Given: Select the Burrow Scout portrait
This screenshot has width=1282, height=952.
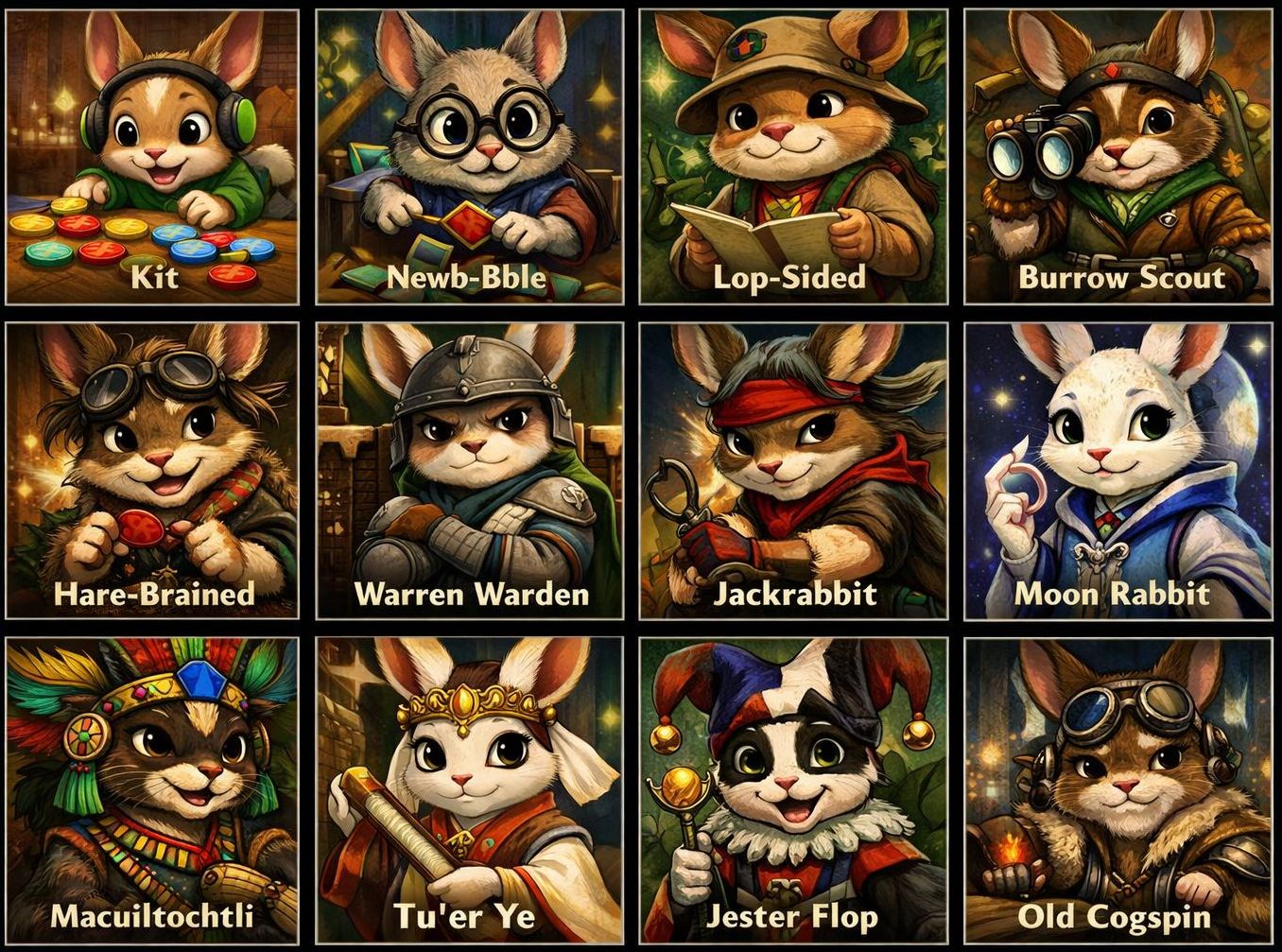Looking at the screenshot, I should coord(1117,157).
